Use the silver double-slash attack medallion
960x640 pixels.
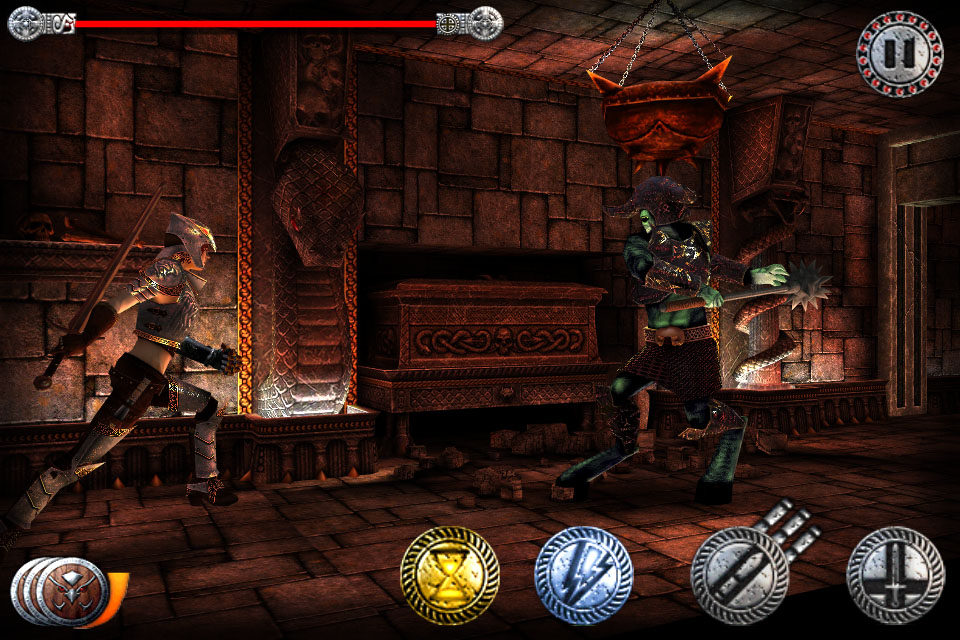tap(740, 575)
